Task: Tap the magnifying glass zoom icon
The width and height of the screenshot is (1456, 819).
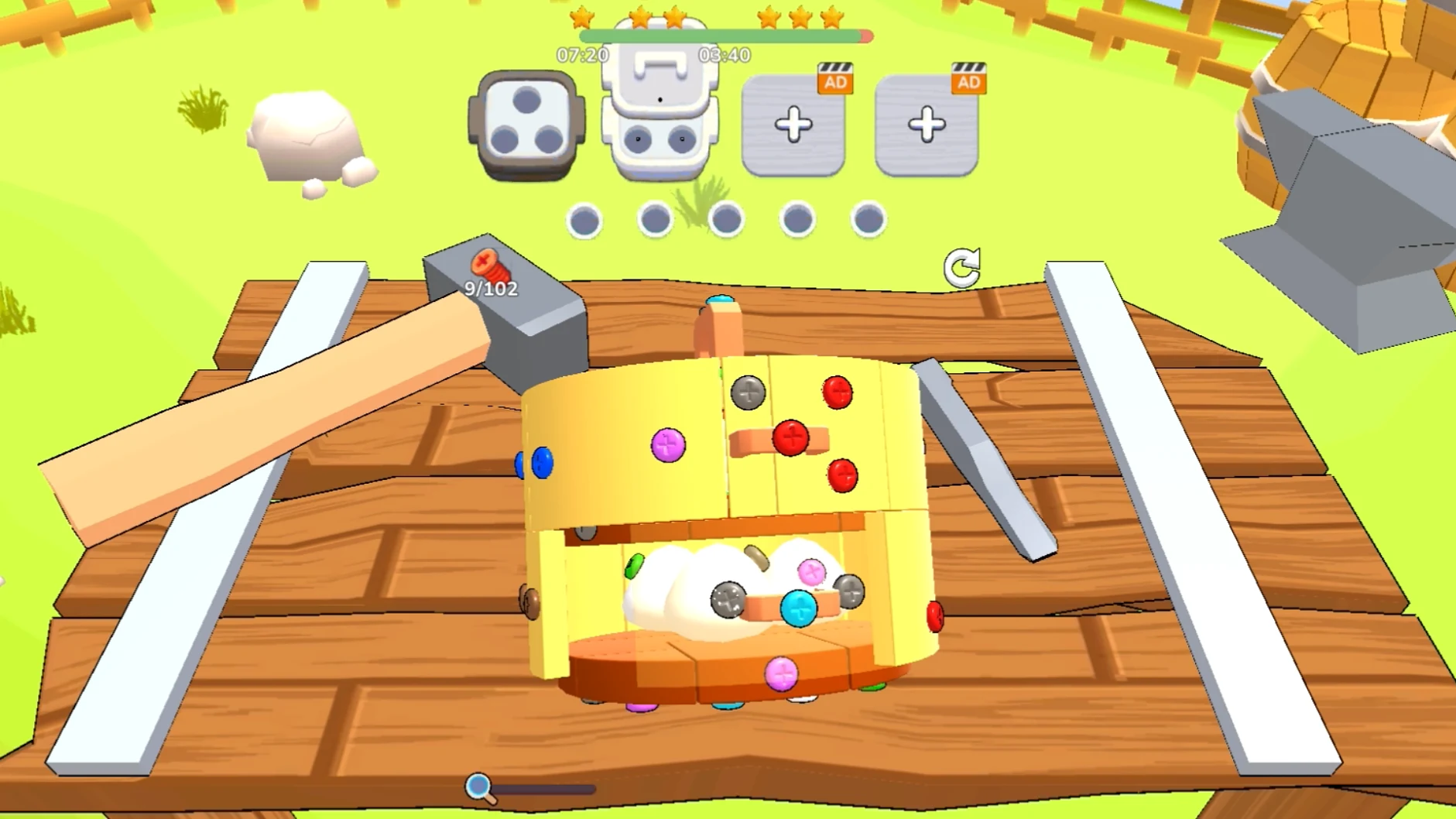Action: tap(477, 786)
